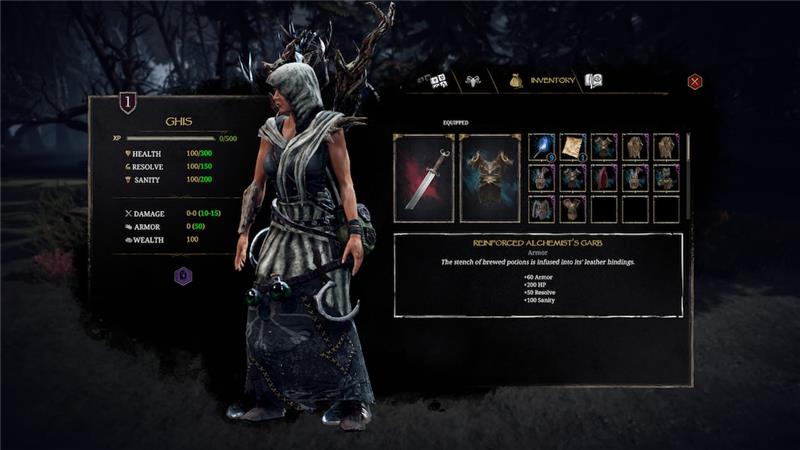
Task: Select the red hooded cloak item
Action: [604, 178]
